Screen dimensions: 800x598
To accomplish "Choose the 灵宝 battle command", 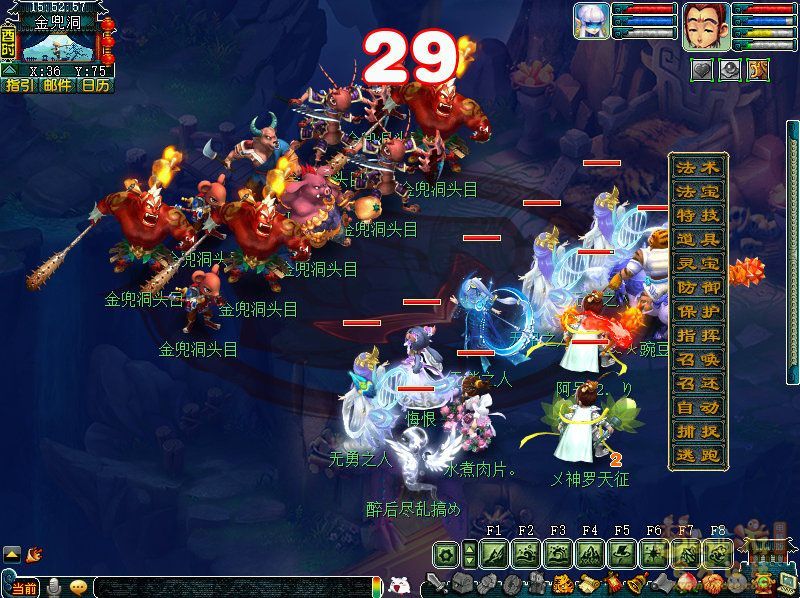I will [x=697, y=263].
